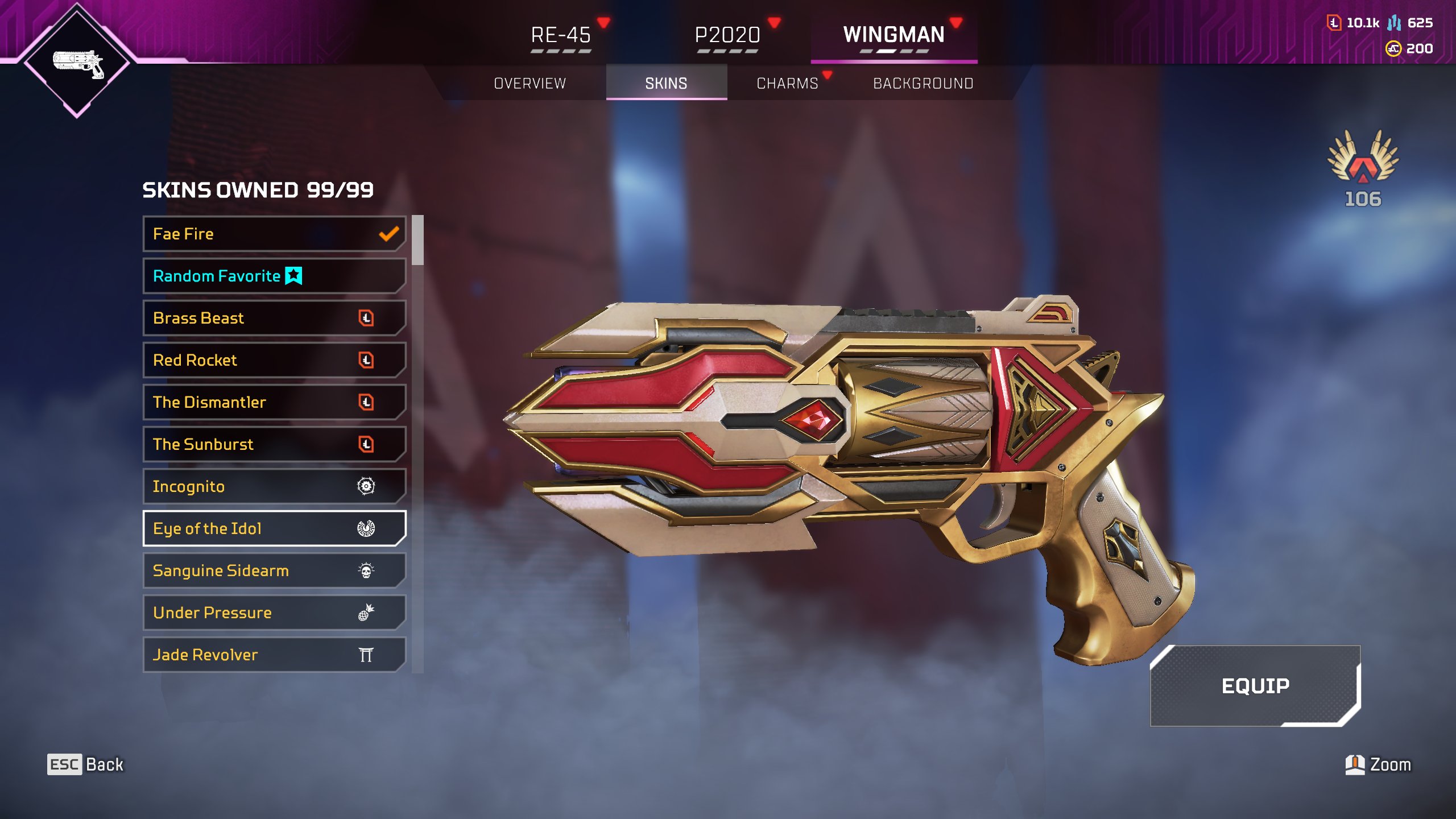Go to the Background sub-tab
The height and width of the screenshot is (819, 1456).
[x=923, y=84]
